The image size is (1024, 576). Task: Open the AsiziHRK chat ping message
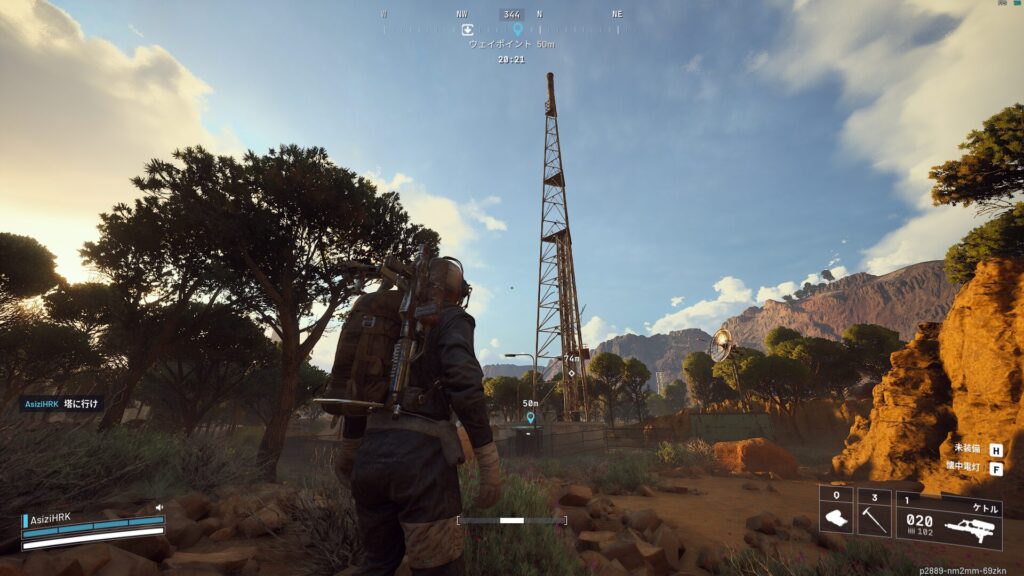pyautogui.click(x=62, y=404)
